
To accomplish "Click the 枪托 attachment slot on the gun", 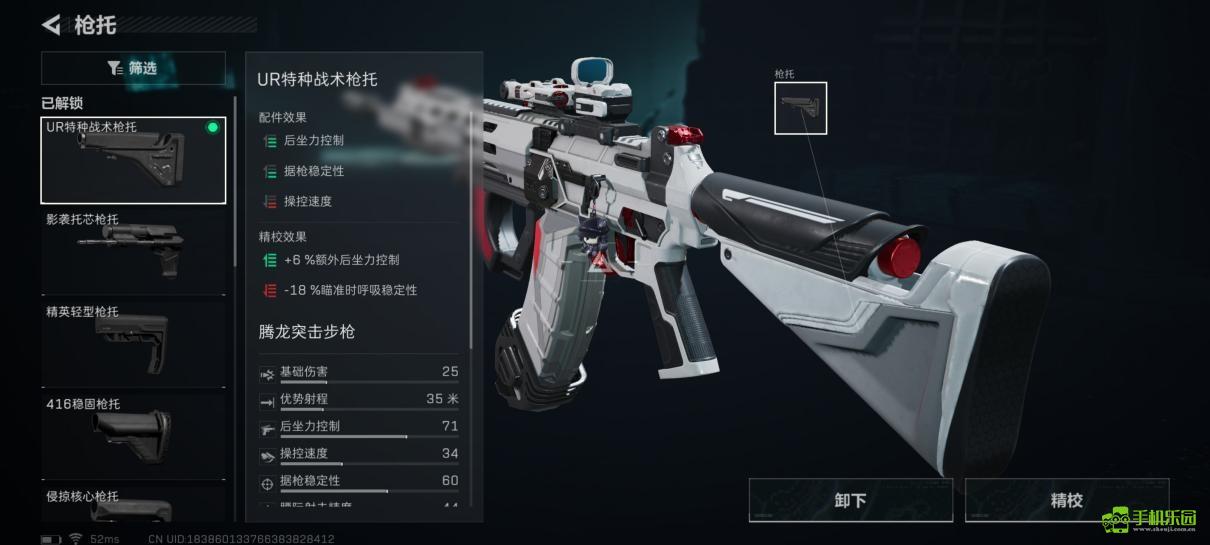I will (800, 108).
